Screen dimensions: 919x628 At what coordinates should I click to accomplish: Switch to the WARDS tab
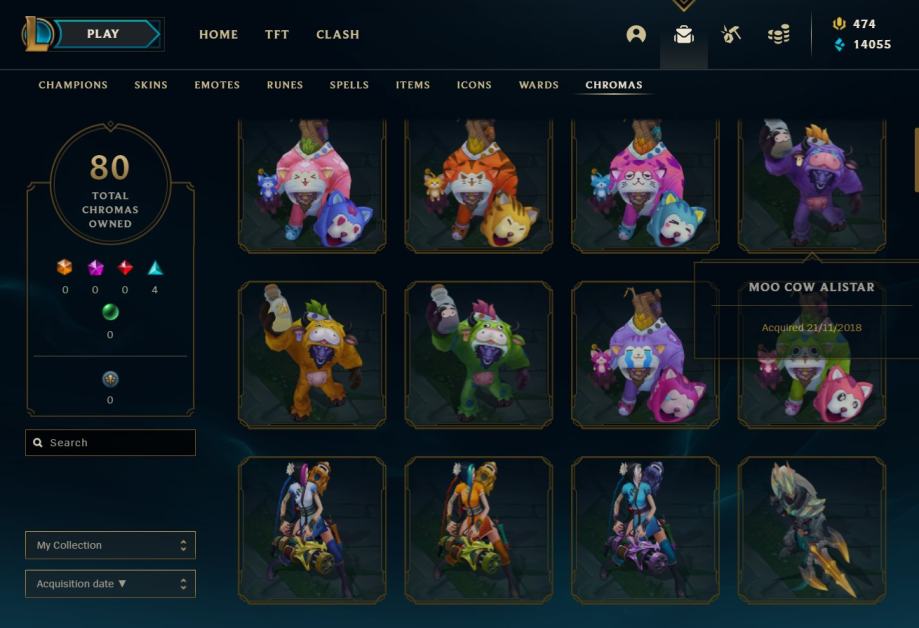(x=539, y=85)
